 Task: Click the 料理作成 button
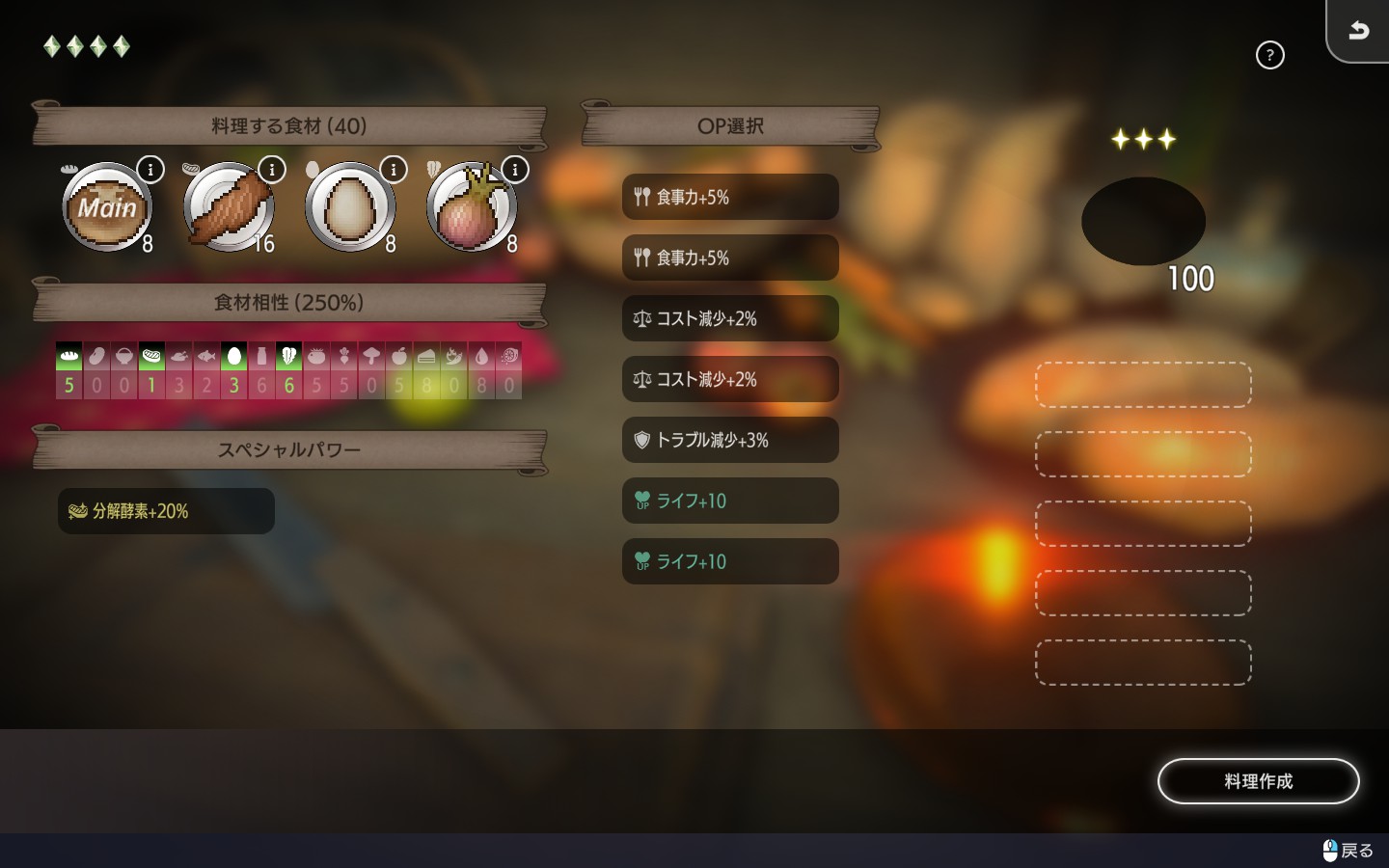click(x=1258, y=781)
